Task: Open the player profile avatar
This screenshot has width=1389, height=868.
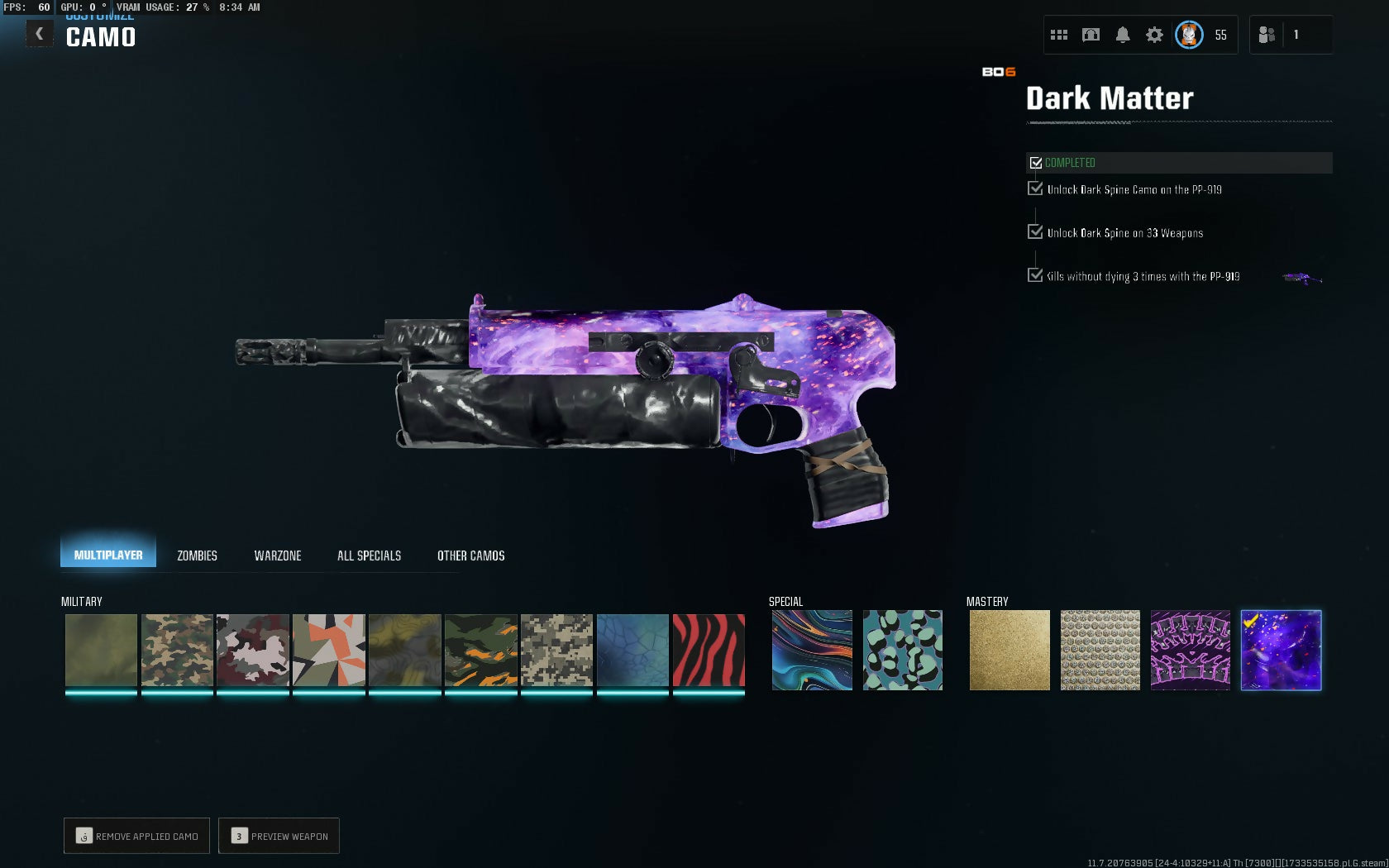Action: point(1189,35)
